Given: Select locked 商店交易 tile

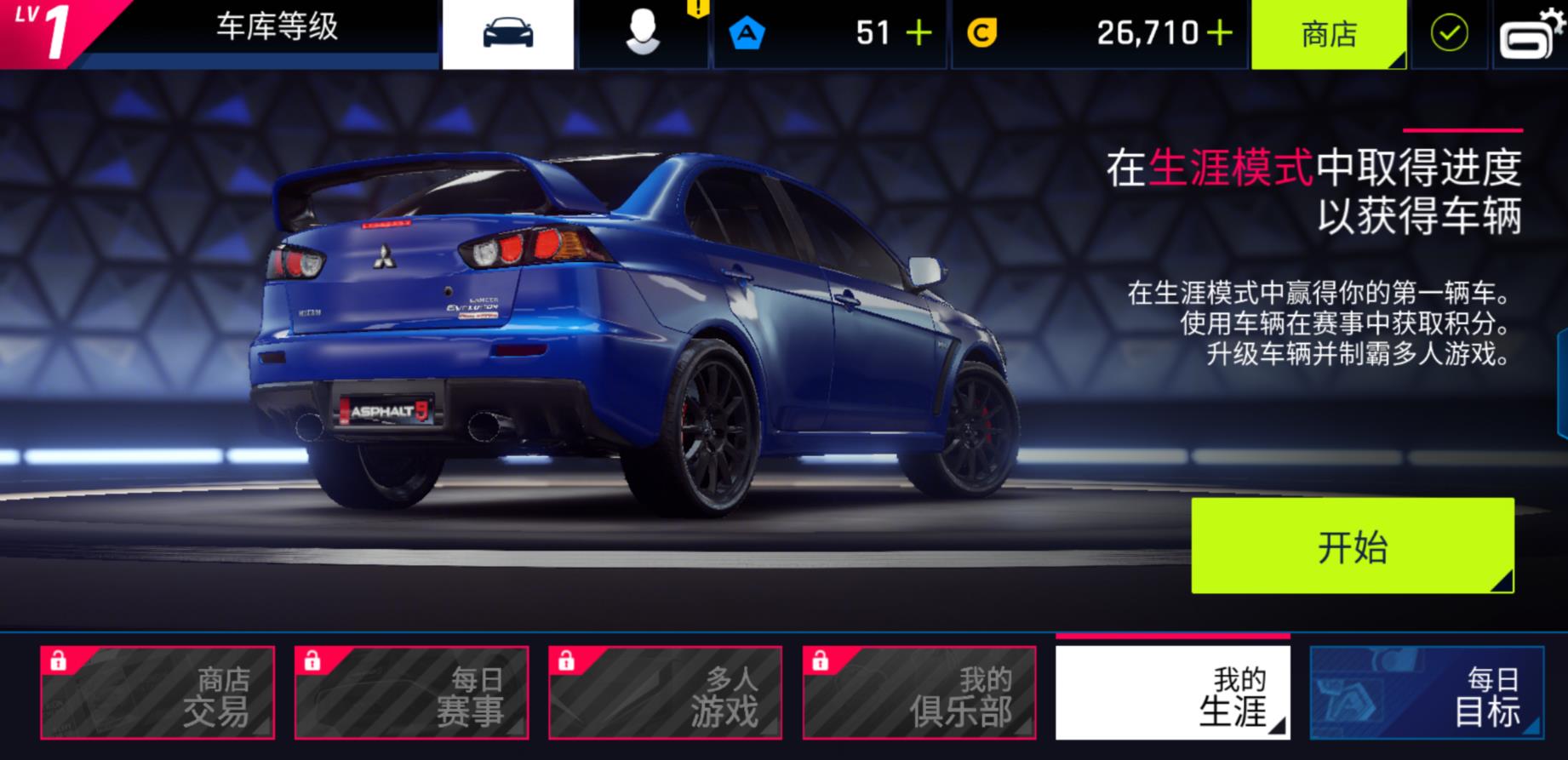Looking at the screenshot, I should 157,692.
